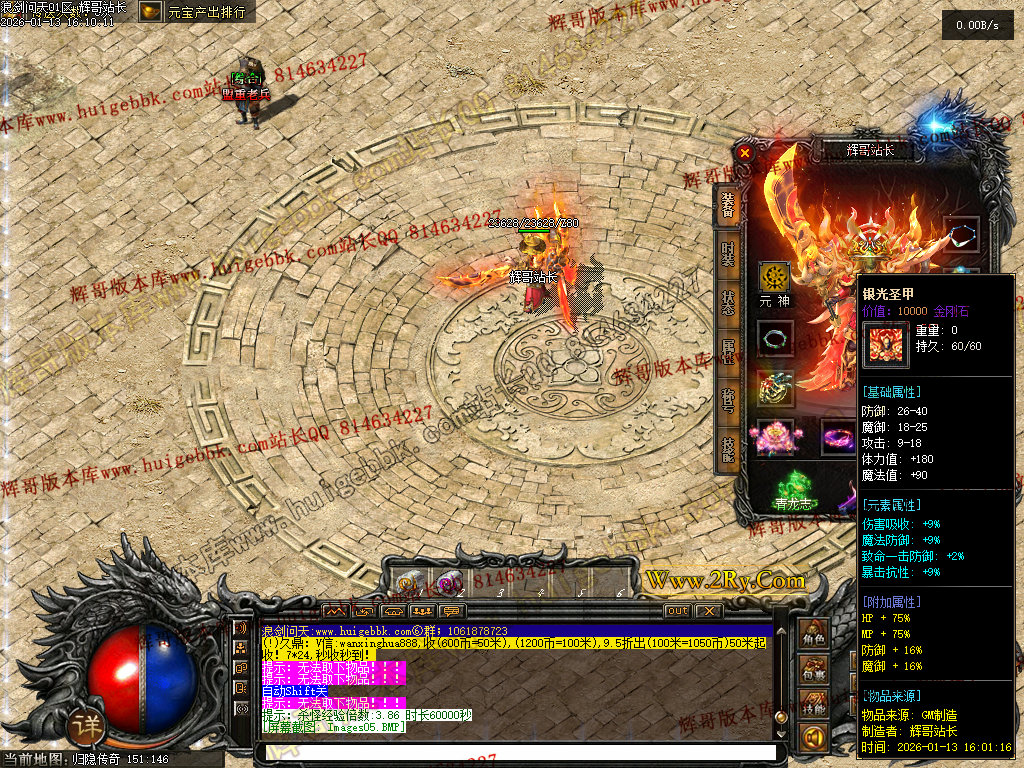The width and height of the screenshot is (1024, 768).
Task: Click the out button above chat
Action: tap(677, 611)
